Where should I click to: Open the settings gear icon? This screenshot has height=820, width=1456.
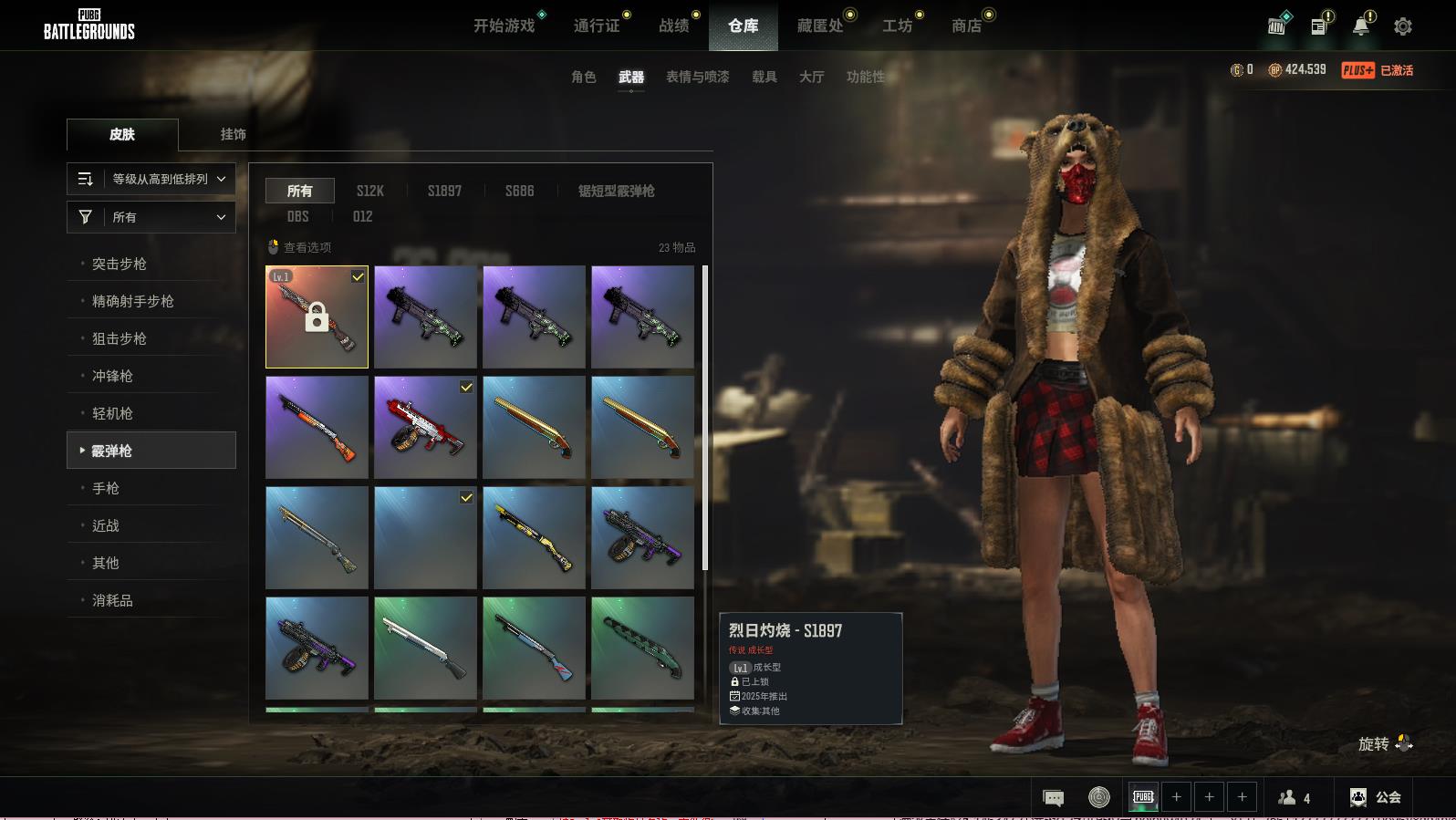[x=1403, y=26]
